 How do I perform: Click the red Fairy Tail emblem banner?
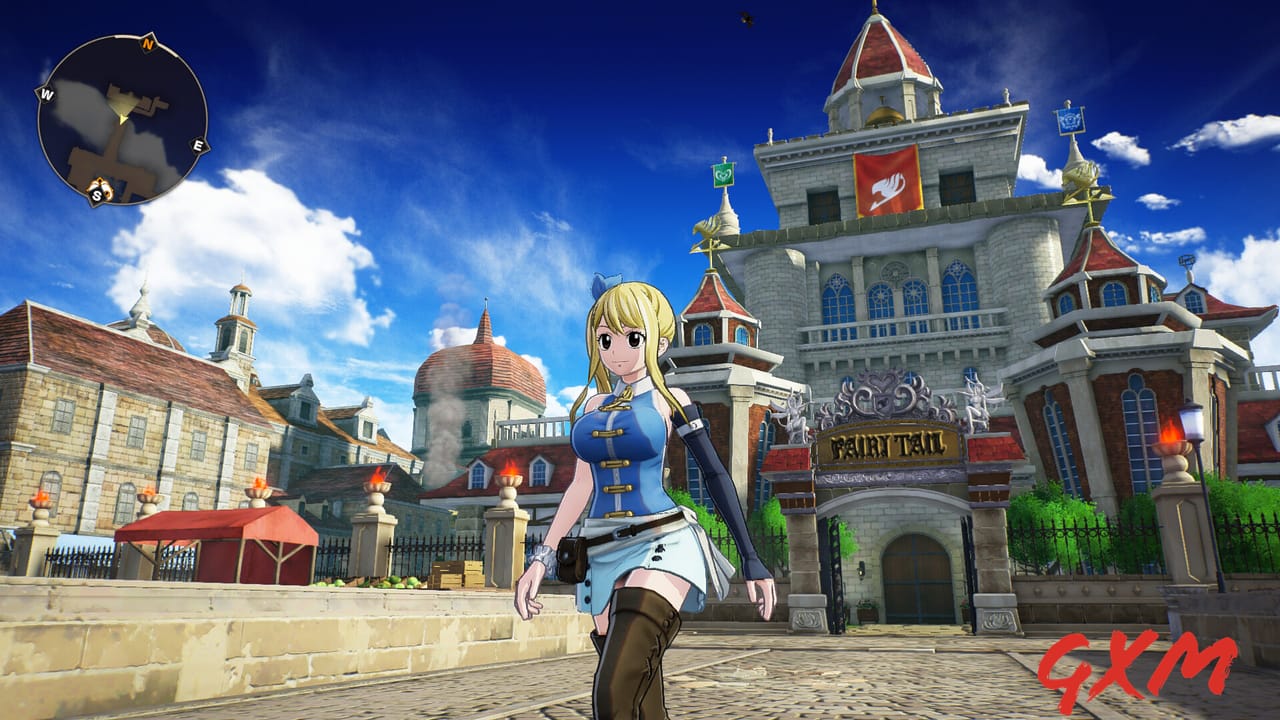[x=888, y=183]
